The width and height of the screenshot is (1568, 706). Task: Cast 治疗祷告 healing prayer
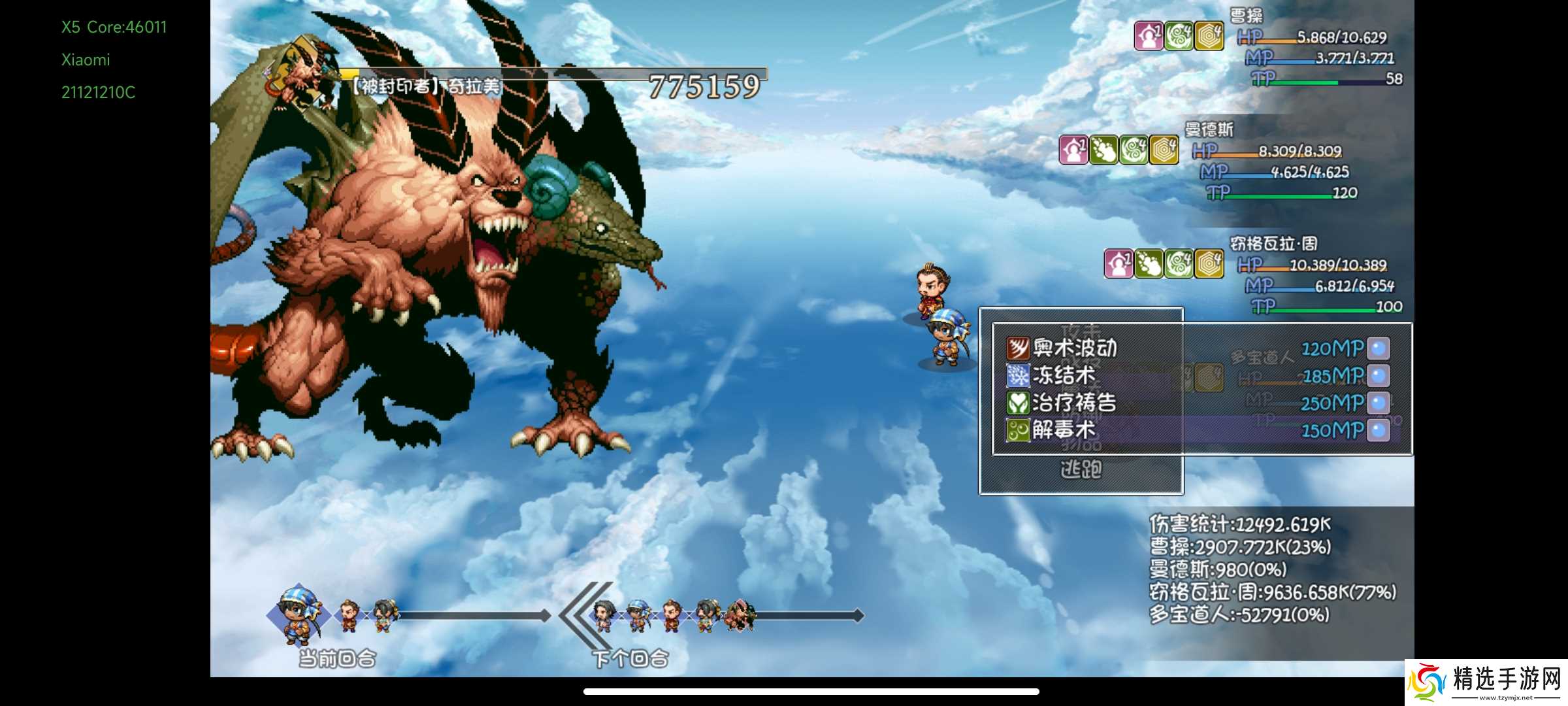(1074, 403)
